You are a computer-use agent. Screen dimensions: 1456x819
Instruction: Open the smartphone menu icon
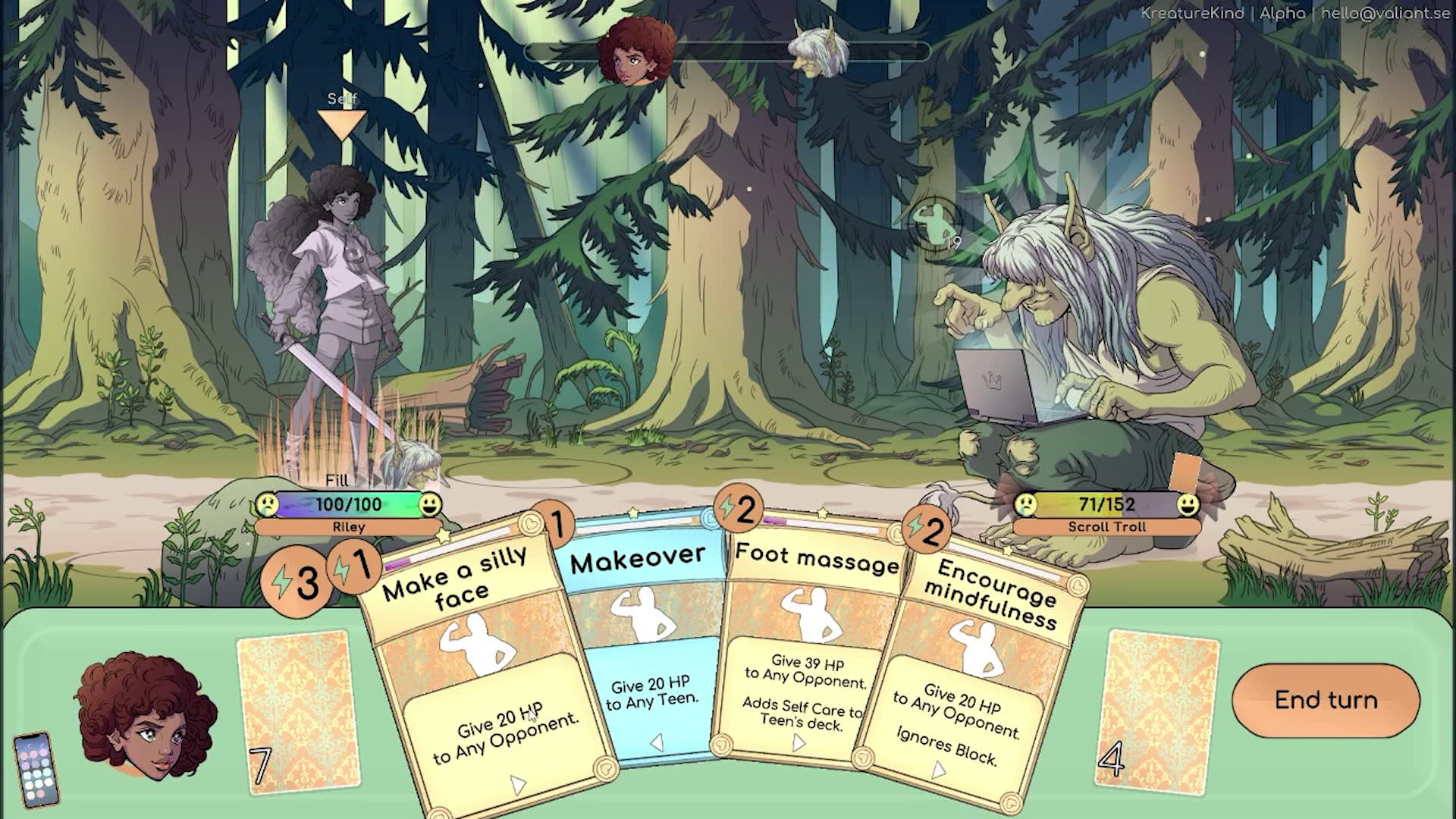click(36, 769)
